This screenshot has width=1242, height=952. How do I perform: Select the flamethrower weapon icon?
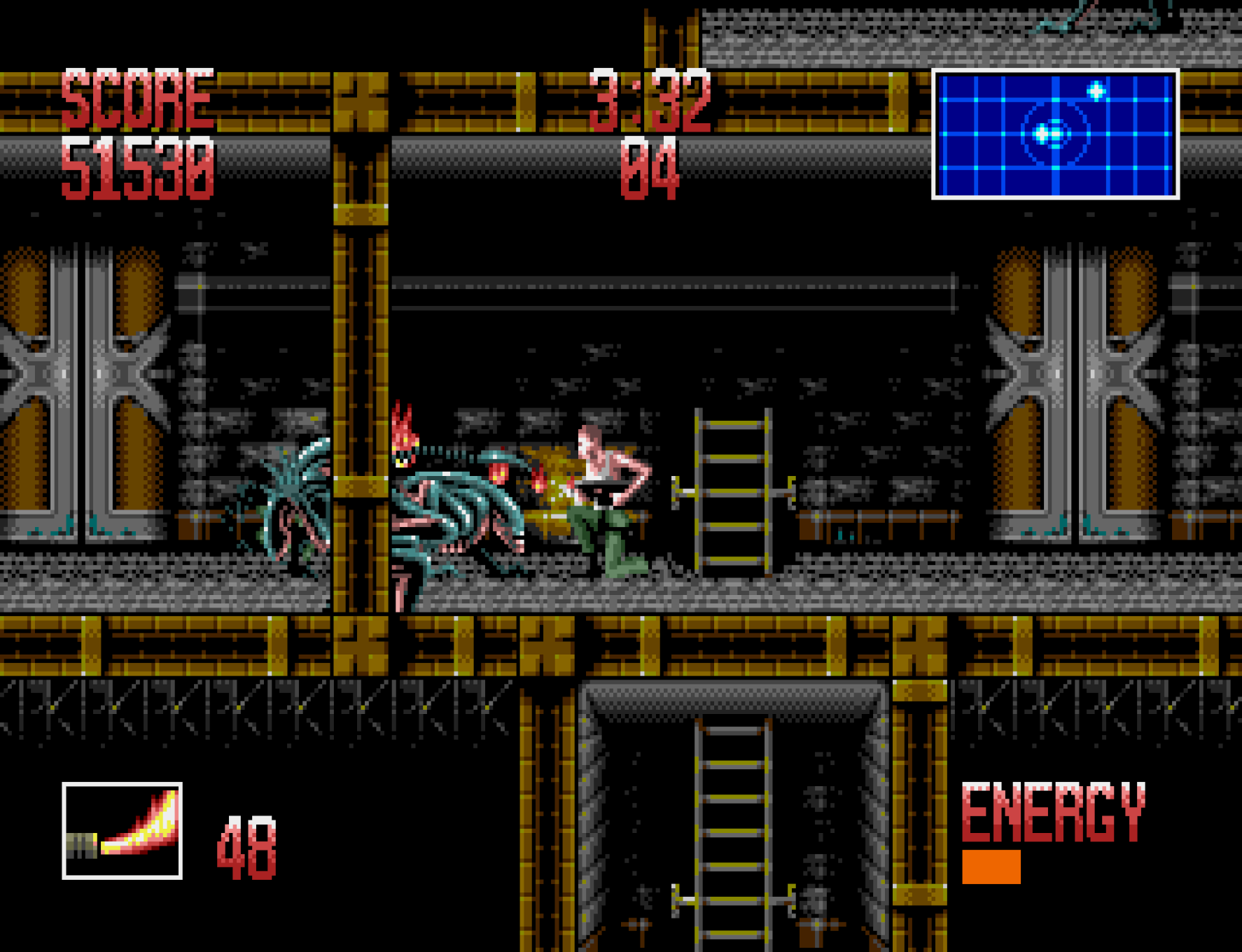tap(123, 831)
